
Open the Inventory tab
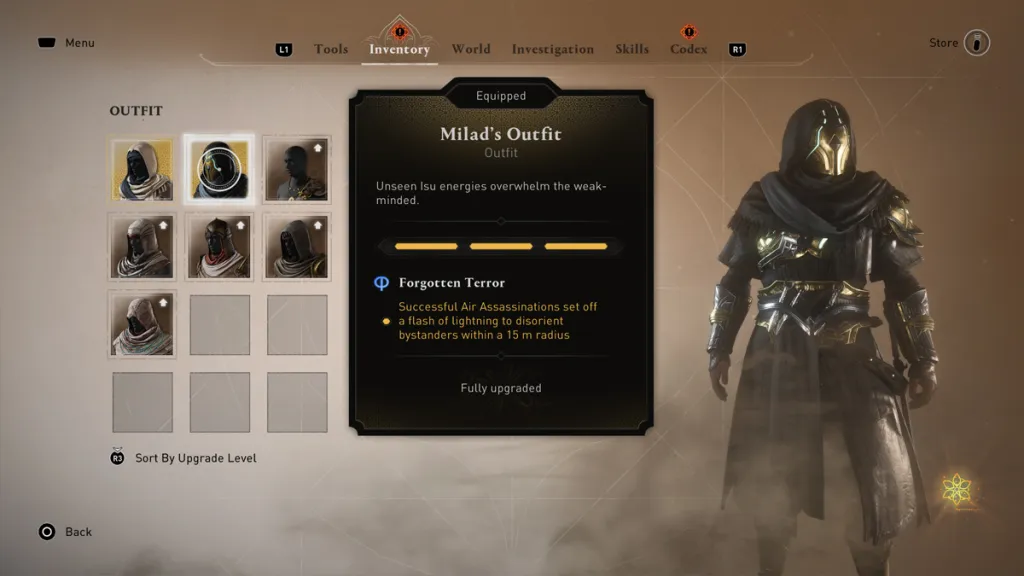click(x=399, y=49)
